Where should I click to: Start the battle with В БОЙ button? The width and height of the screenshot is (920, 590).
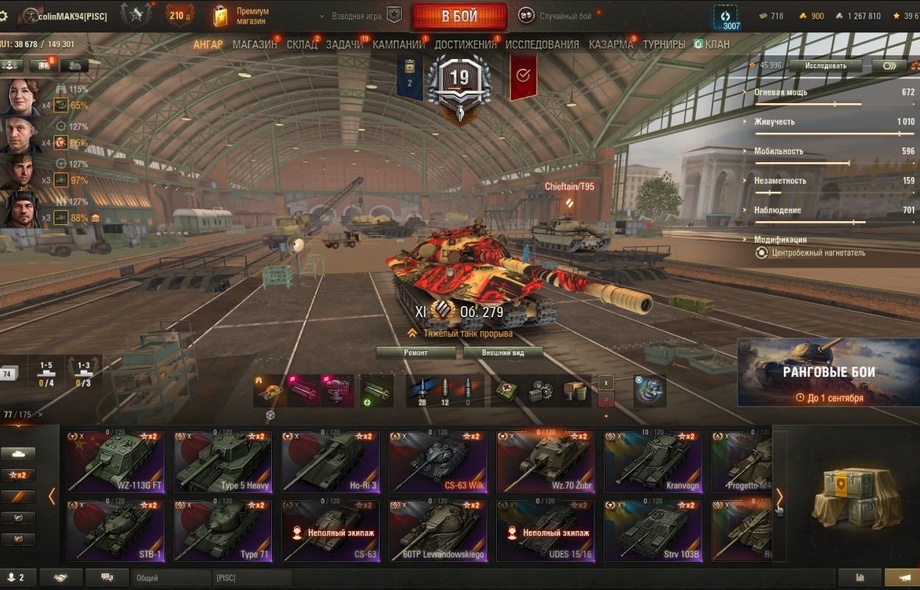pyautogui.click(x=459, y=16)
